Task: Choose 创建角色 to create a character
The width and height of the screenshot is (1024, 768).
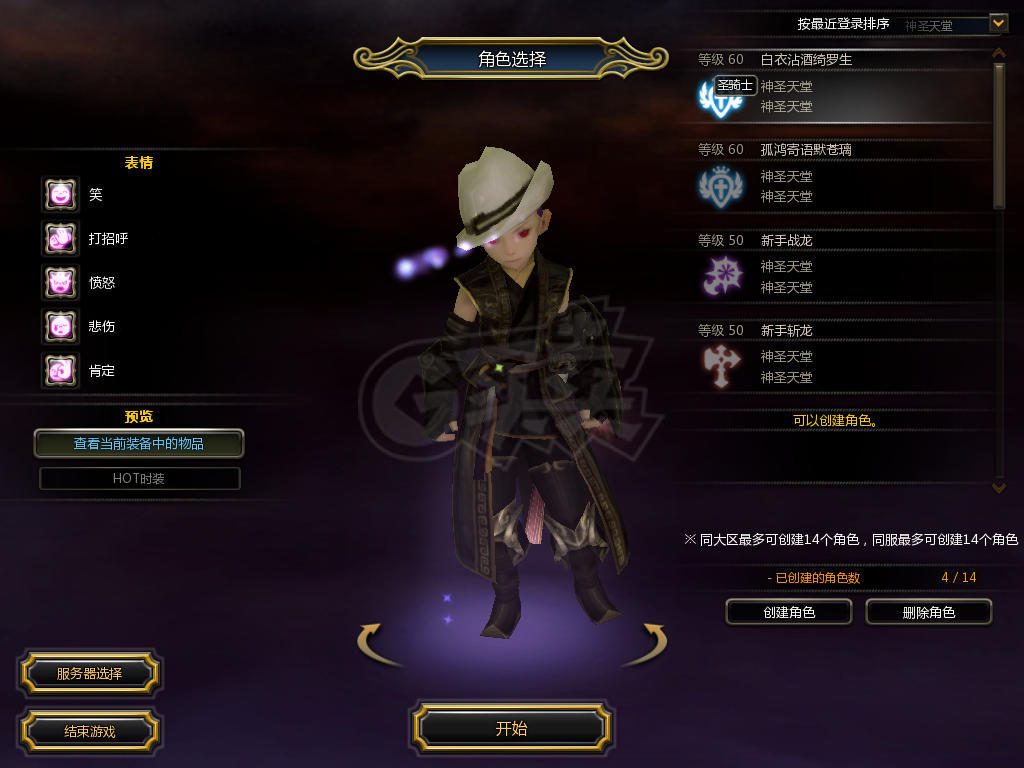Action: (x=788, y=612)
